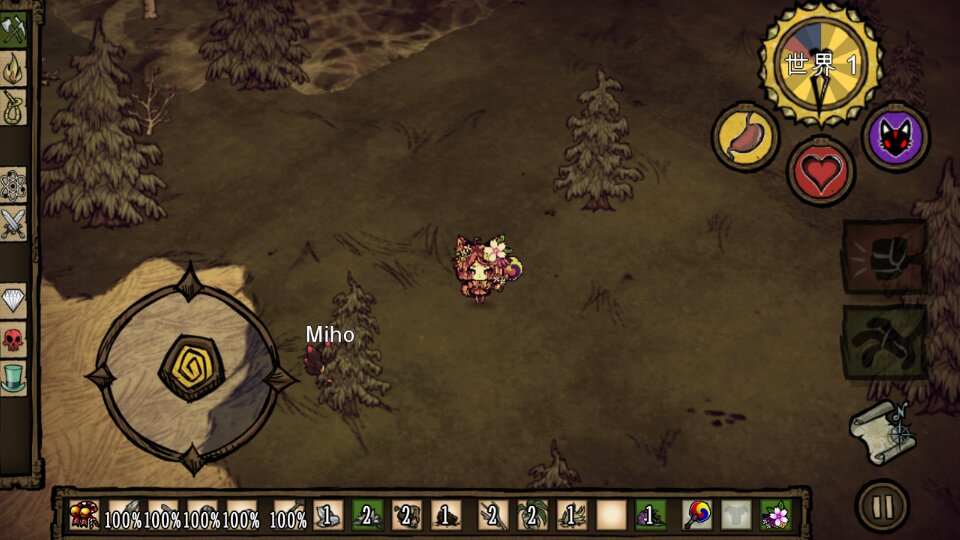The width and height of the screenshot is (960, 540).
Task: Open the rolled map scroll
Action: (x=882, y=431)
